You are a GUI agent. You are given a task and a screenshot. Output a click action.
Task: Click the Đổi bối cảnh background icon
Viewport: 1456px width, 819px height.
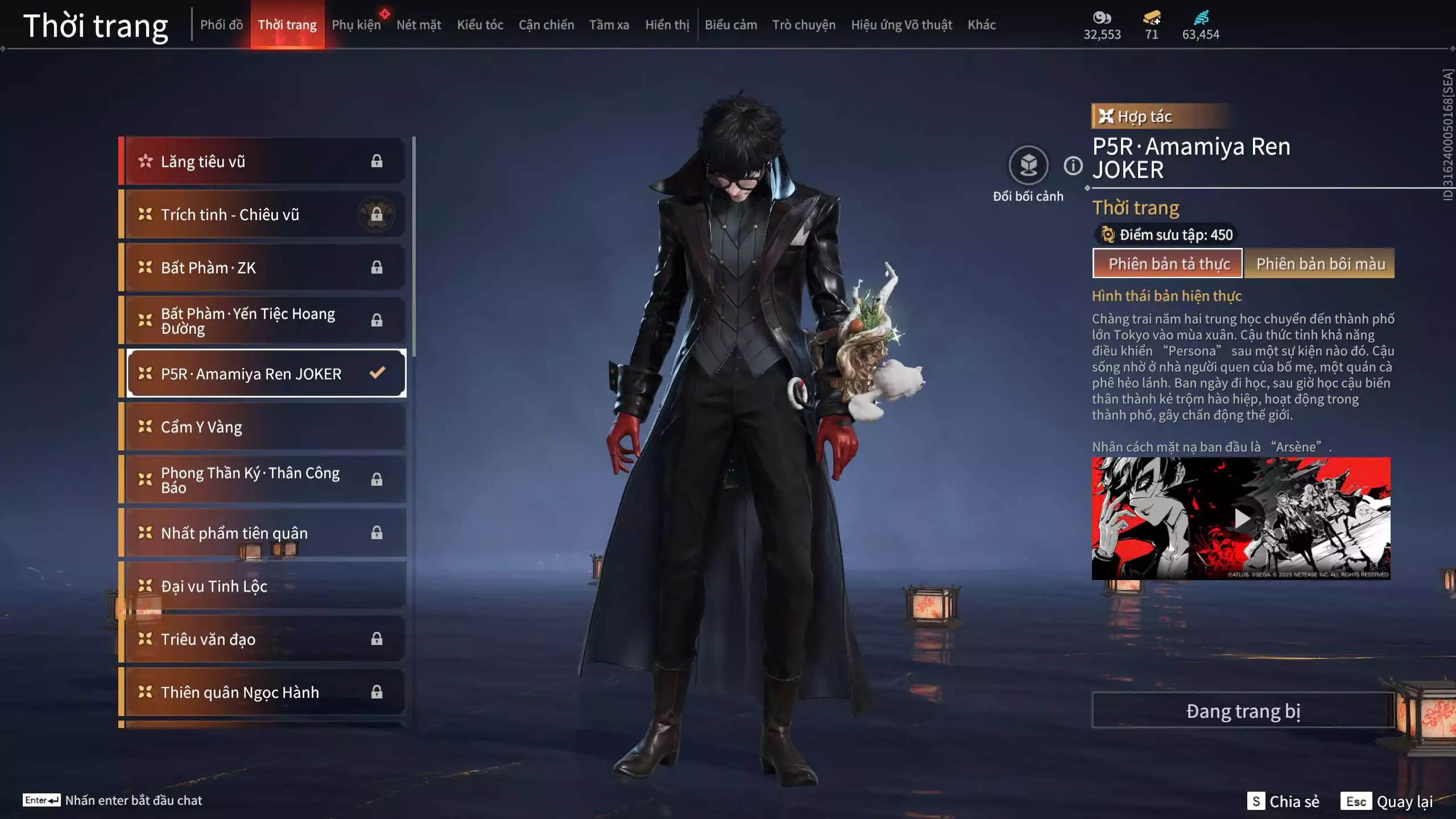(x=1028, y=166)
